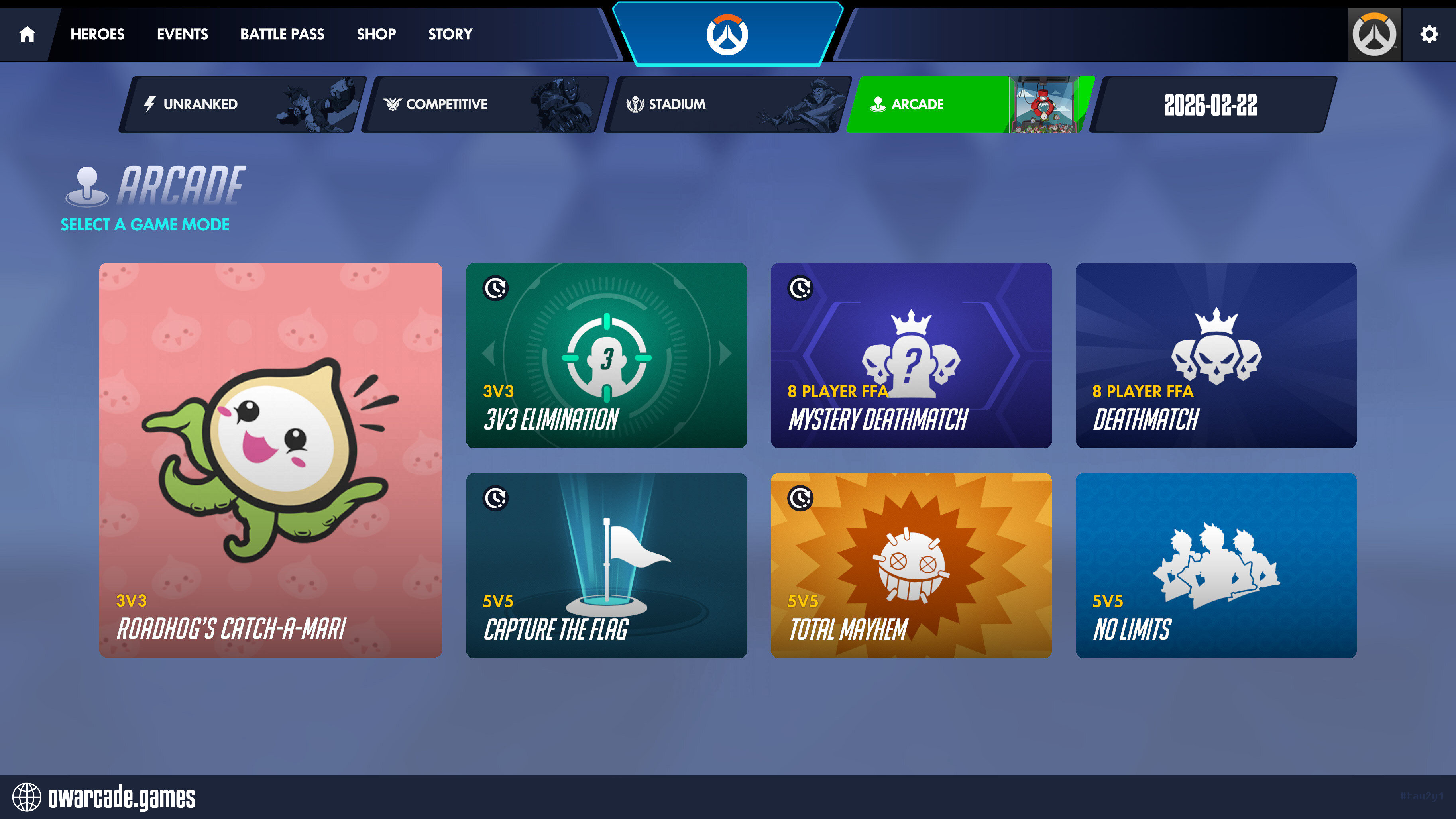Go to the home screen
Image resolution: width=1456 pixels, height=819 pixels.
tap(27, 35)
